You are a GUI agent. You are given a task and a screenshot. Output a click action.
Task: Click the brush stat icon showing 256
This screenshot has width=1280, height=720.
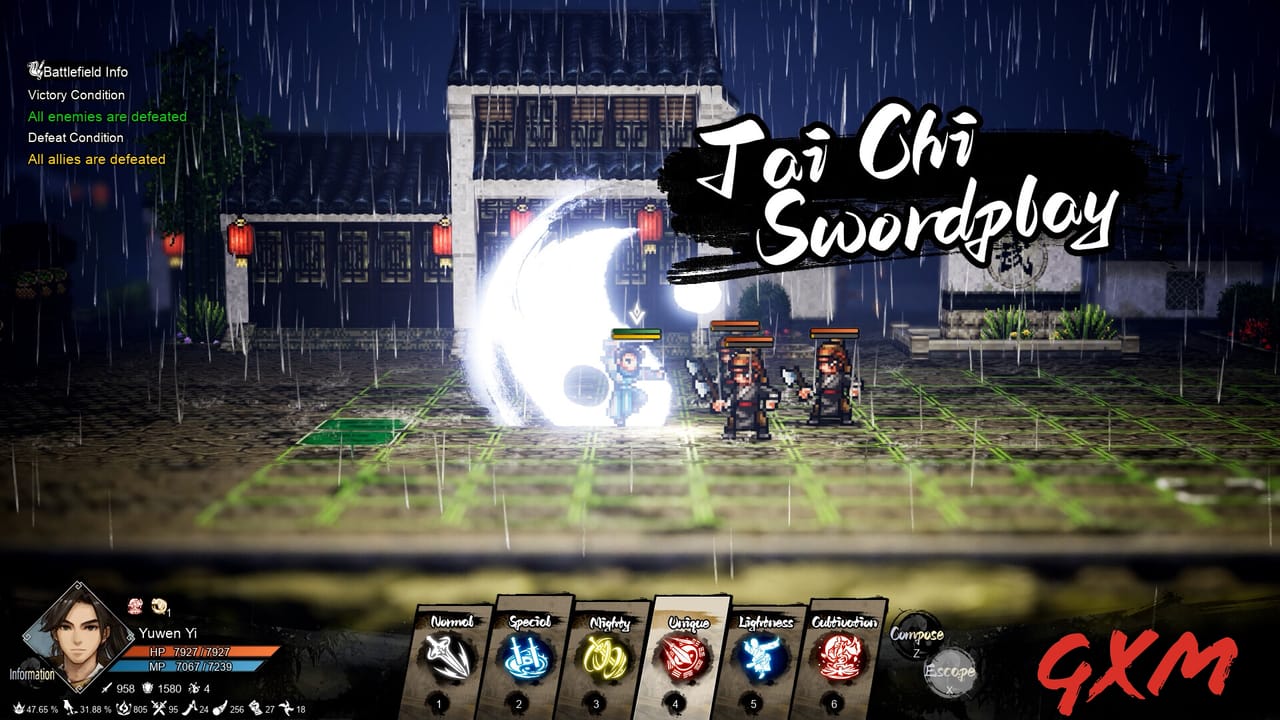tap(218, 708)
